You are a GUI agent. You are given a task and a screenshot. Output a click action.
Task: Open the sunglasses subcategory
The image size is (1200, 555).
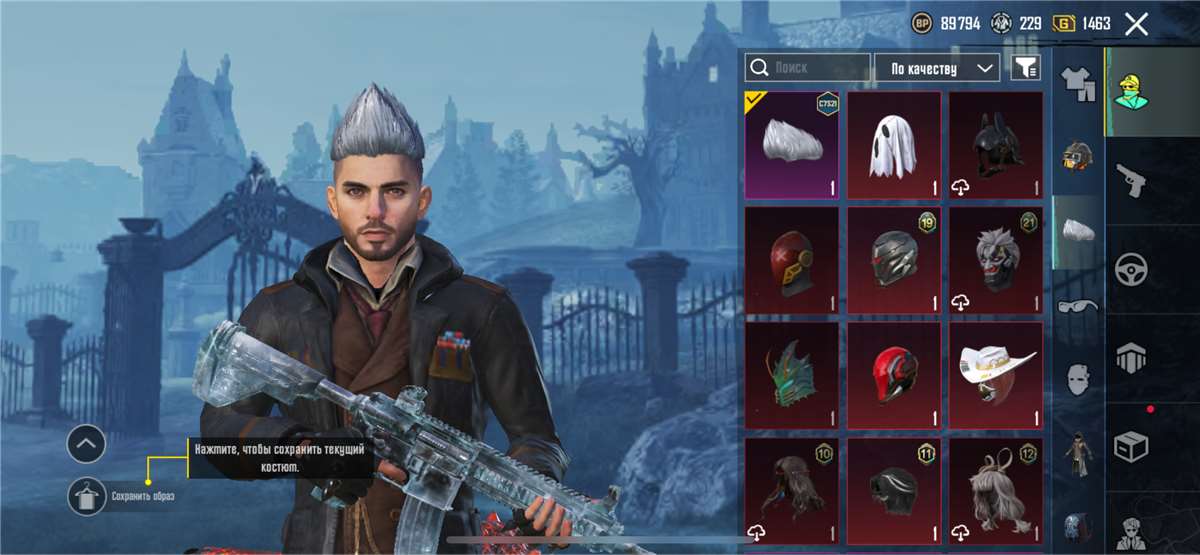click(1078, 306)
